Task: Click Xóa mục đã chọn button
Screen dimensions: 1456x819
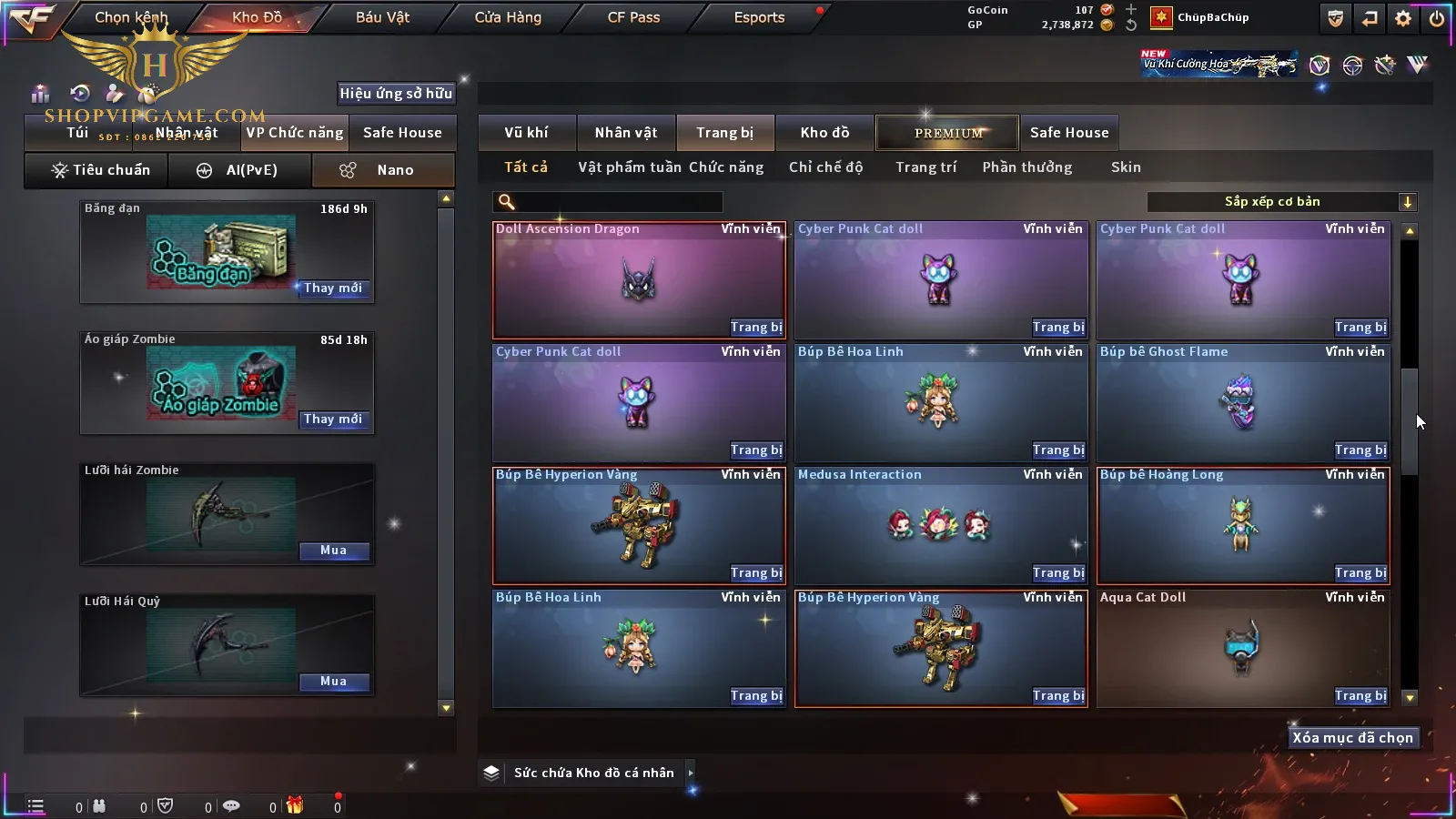Action: coord(1352,738)
